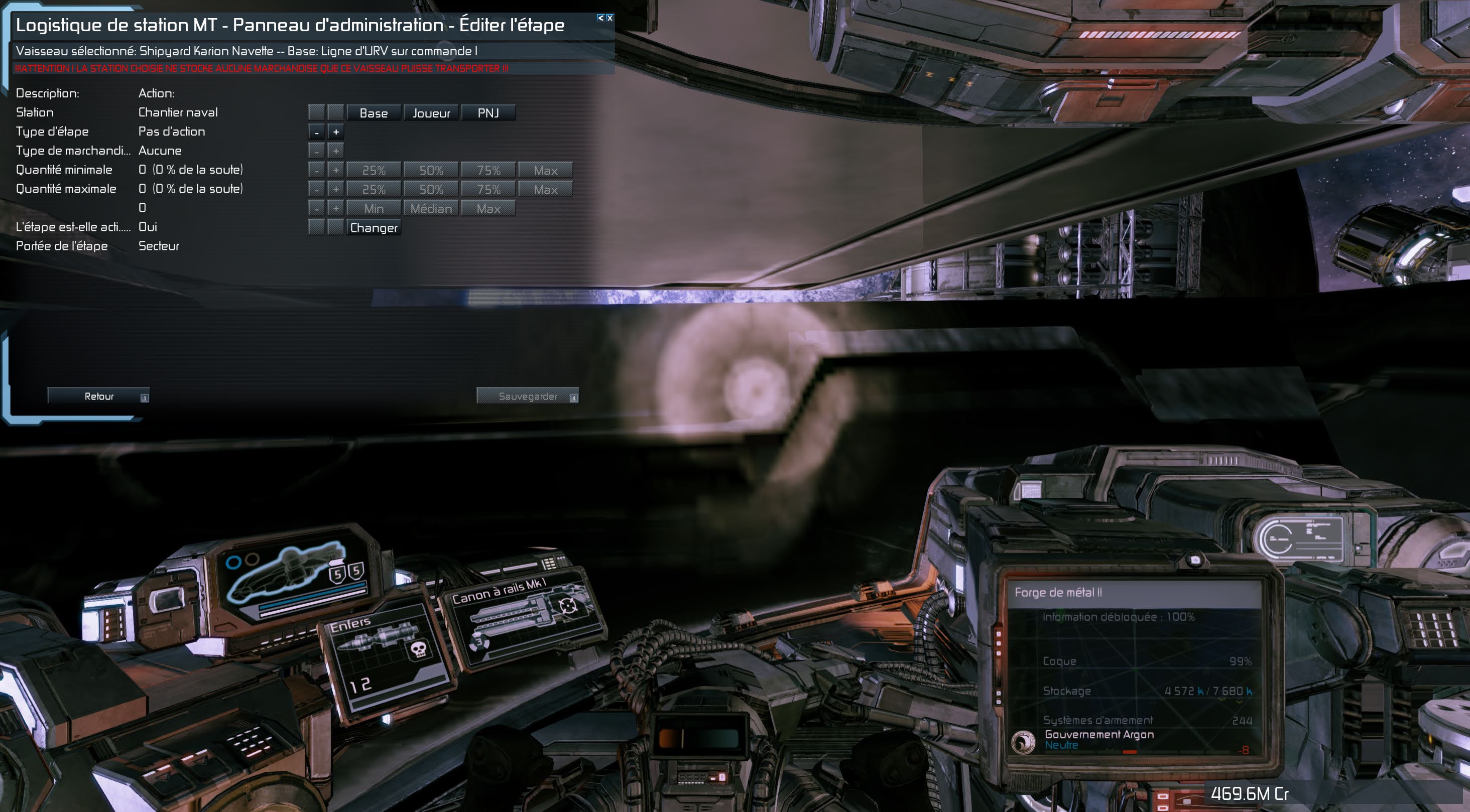Click Changer to toggle step activation
The image size is (1470, 812).
pos(373,228)
